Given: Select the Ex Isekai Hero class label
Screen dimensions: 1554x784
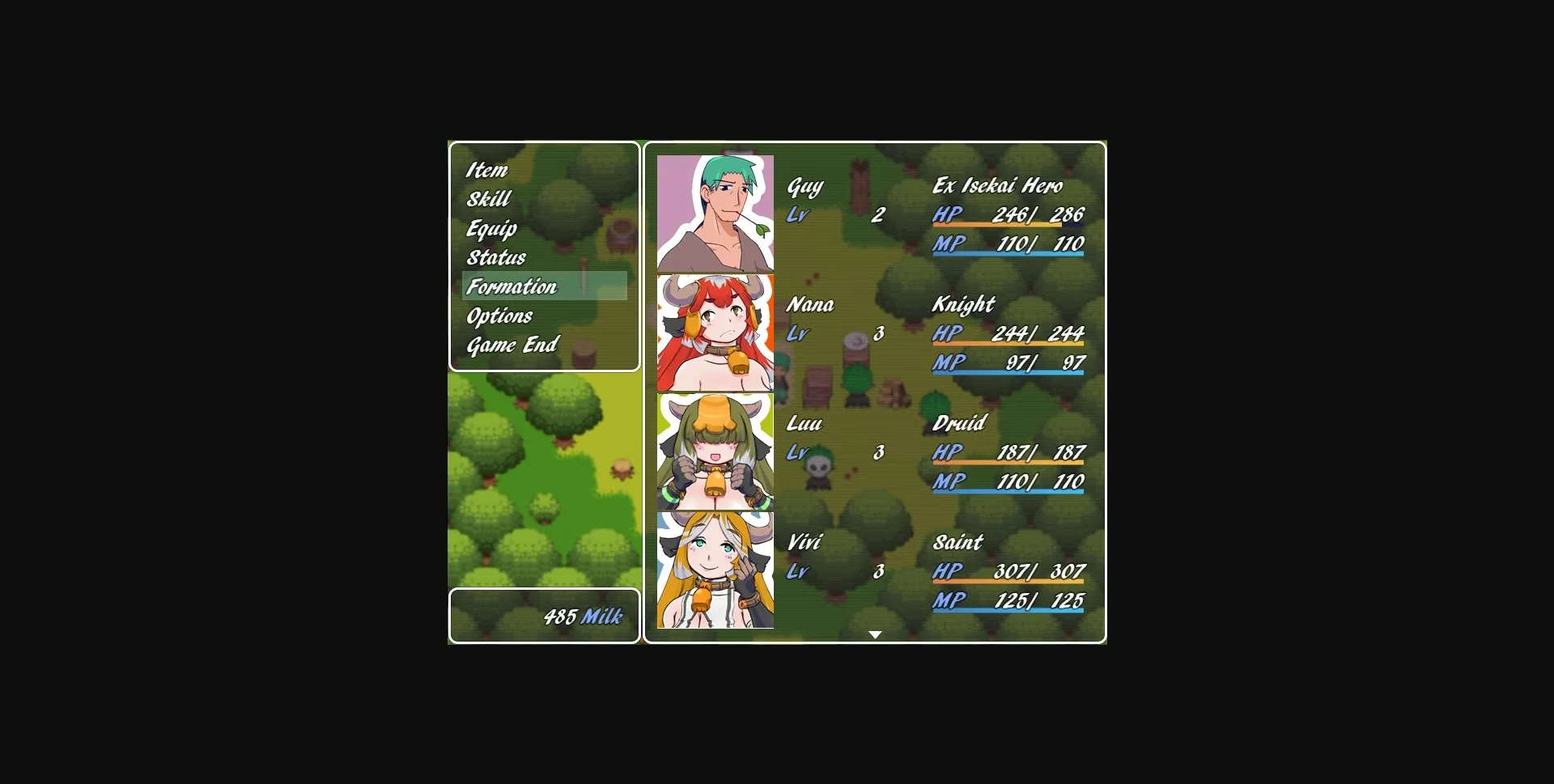Looking at the screenshot, I should click(x=997, y=186).
